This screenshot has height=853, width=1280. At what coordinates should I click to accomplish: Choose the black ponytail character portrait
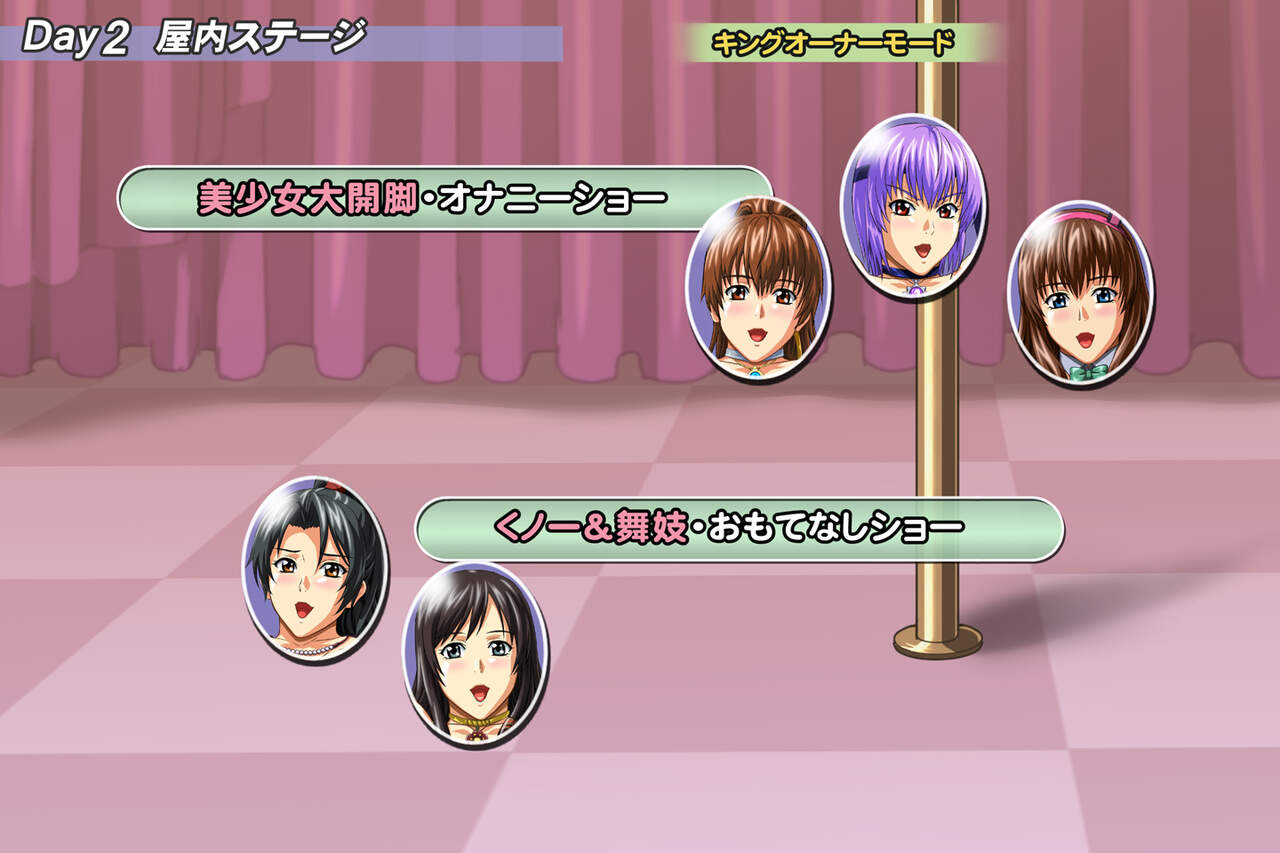tap(315, 570)
